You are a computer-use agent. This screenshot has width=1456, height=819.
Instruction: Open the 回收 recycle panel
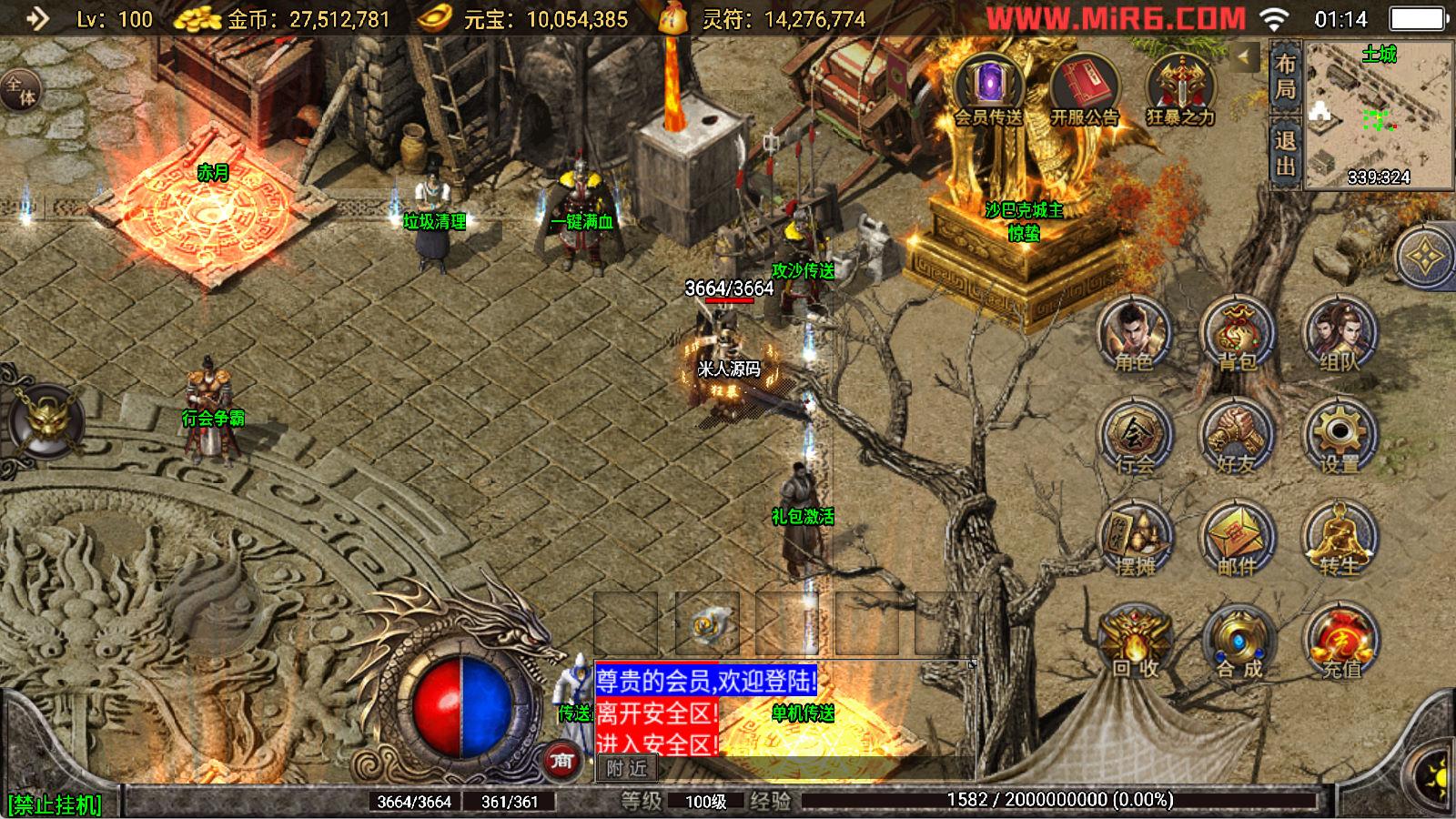click(x=1133, y=642)
